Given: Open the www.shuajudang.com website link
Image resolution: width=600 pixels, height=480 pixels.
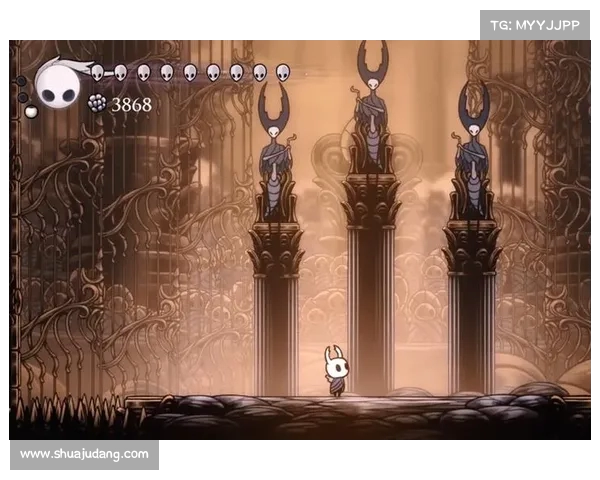Looking at the screenshot, I should point(84,454).
